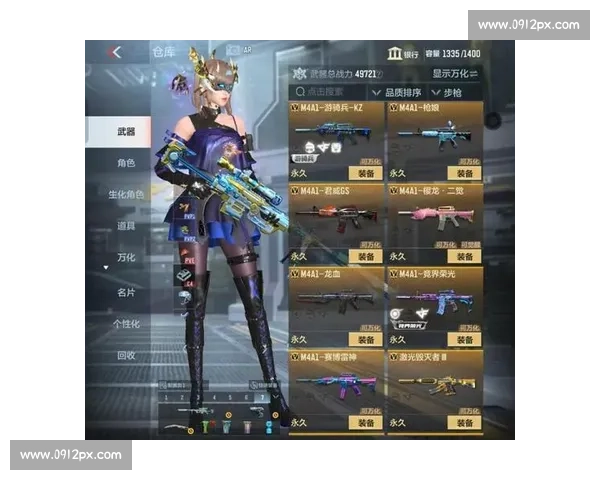Go back using the top-left arrow

[116, 52]
